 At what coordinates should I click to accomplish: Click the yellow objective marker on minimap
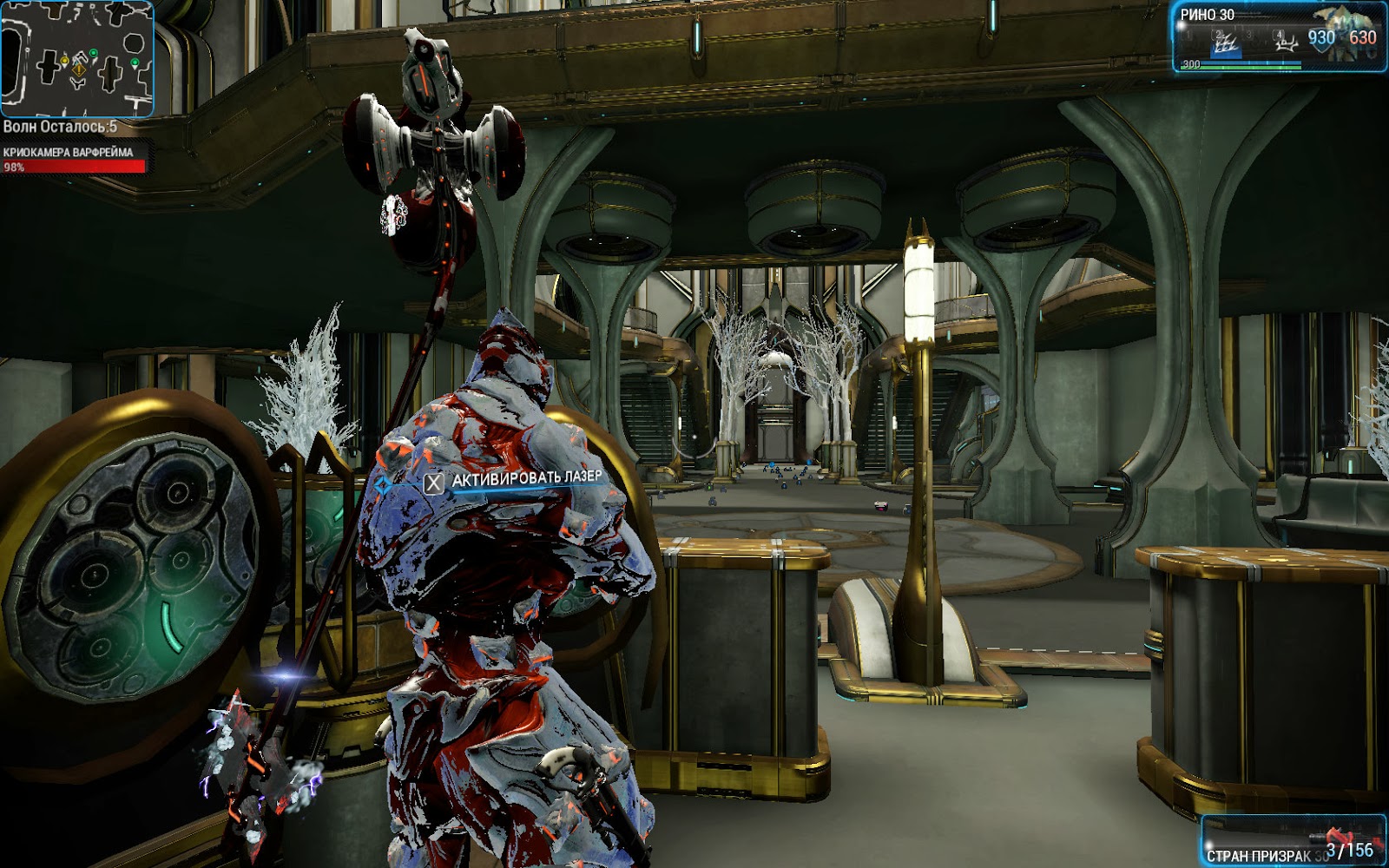click(x=64, y=61)
